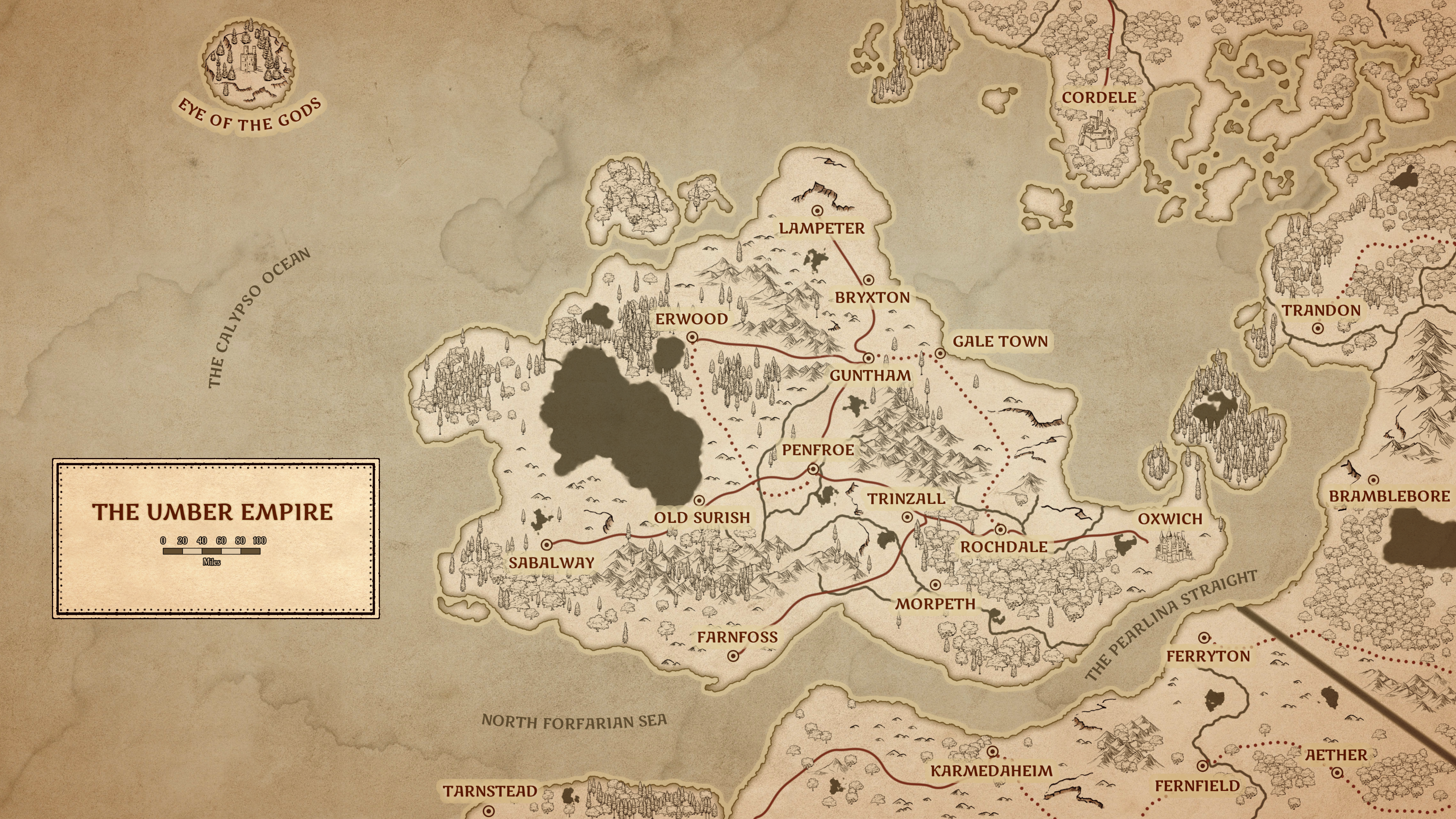Screen dimensions: 1456x819
Task: Click the Old Surish town marker
Action: 699,500
